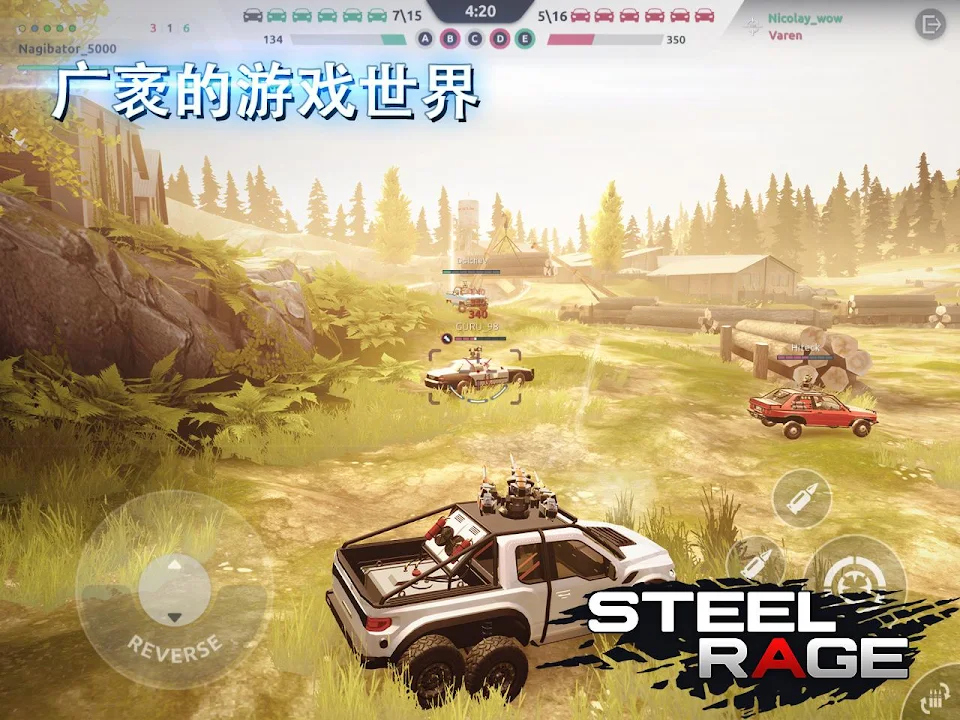Tap the REVERSE zone on the joystick

click(175, 650)
